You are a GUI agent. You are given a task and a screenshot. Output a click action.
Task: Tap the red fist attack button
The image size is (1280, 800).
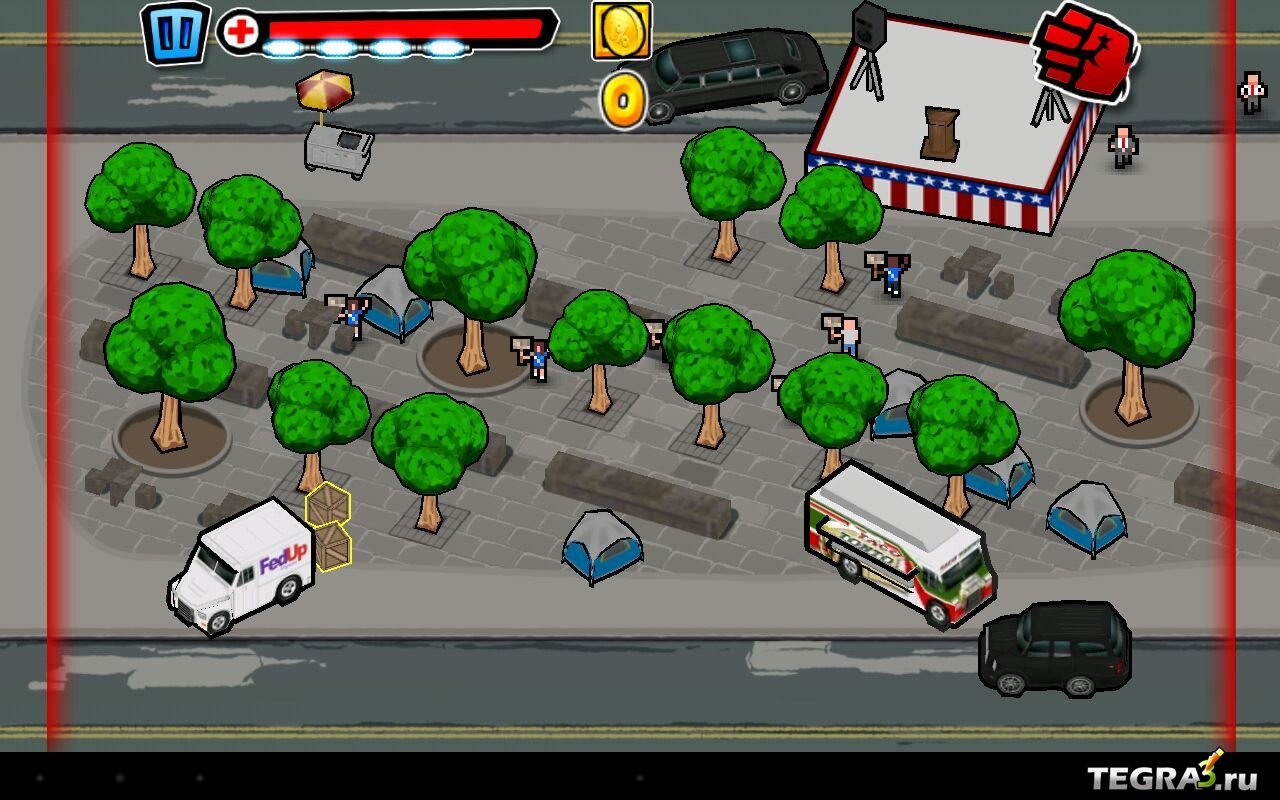pos(1086,50)
